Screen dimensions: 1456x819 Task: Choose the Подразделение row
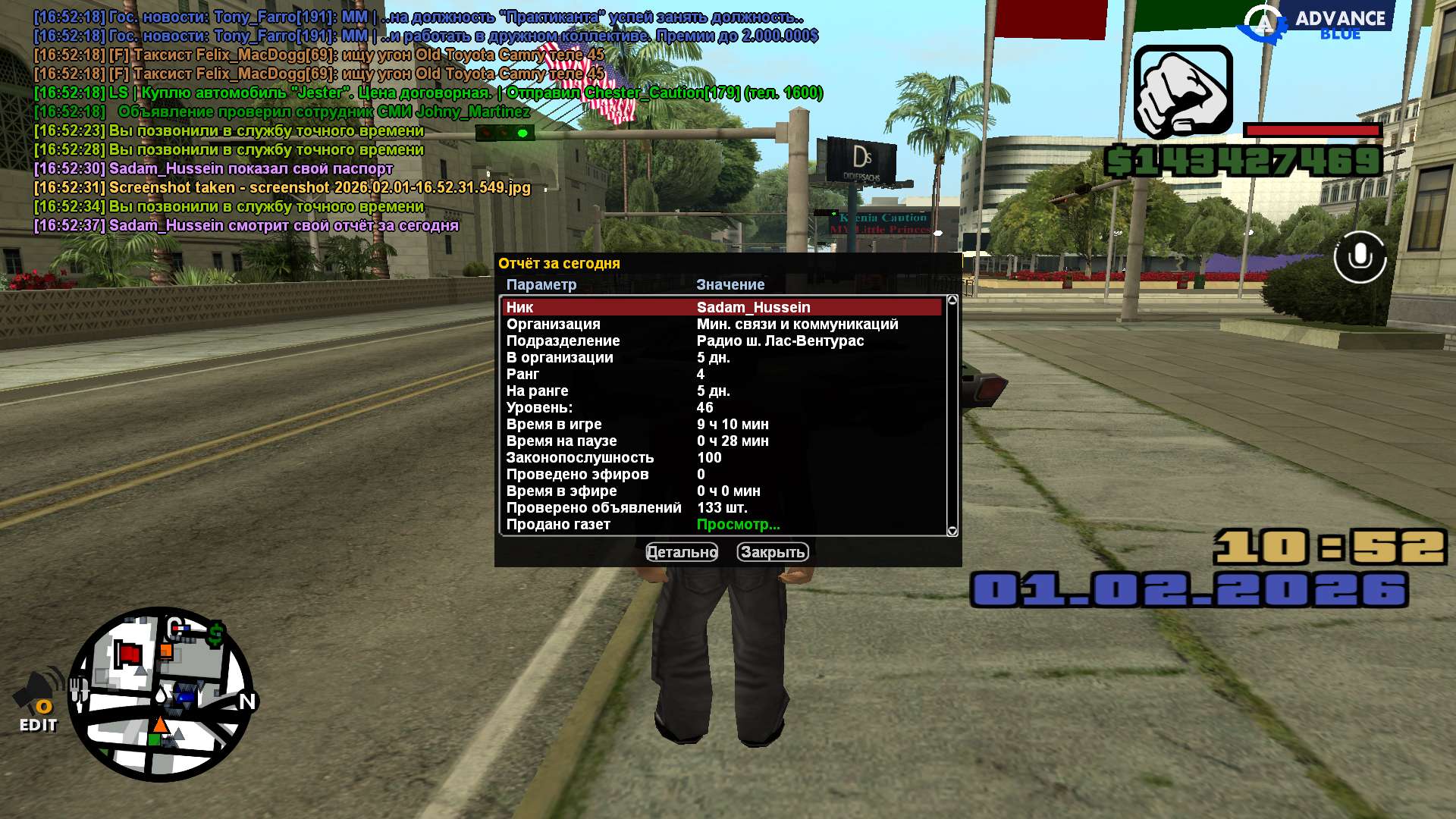point(720,340)
